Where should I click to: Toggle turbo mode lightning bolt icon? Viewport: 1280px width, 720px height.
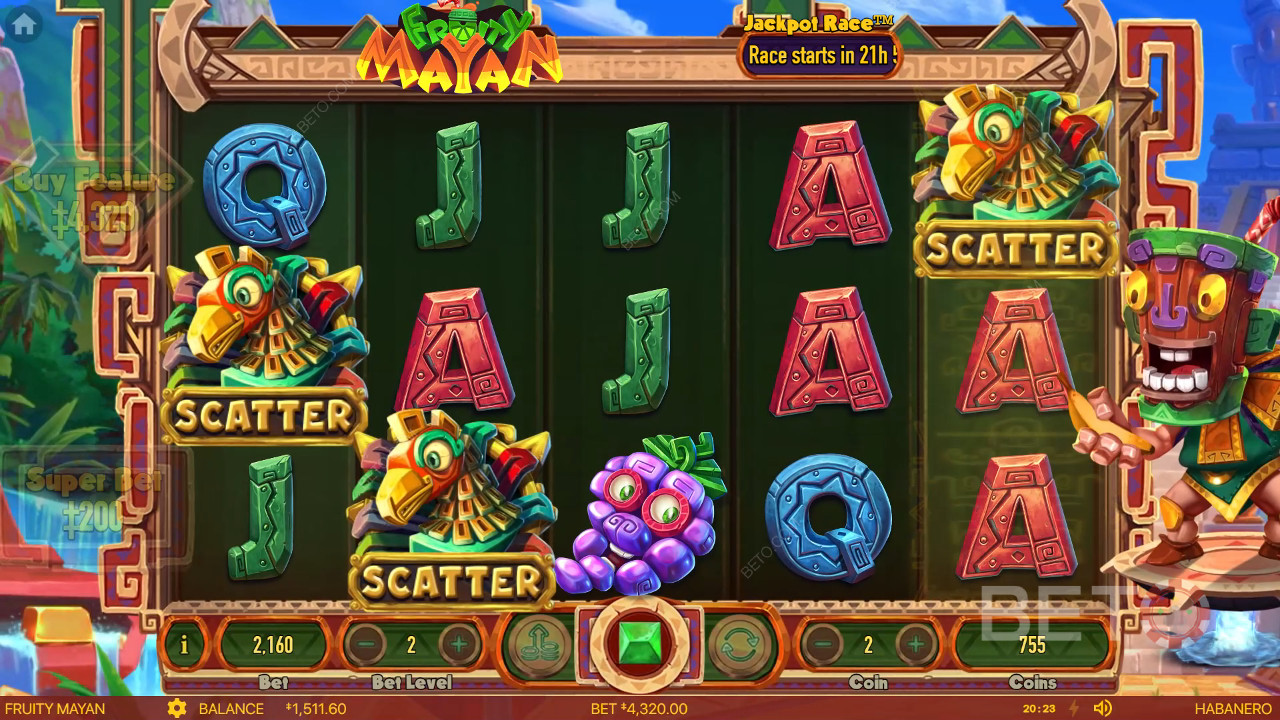(x=1074, y=708)
